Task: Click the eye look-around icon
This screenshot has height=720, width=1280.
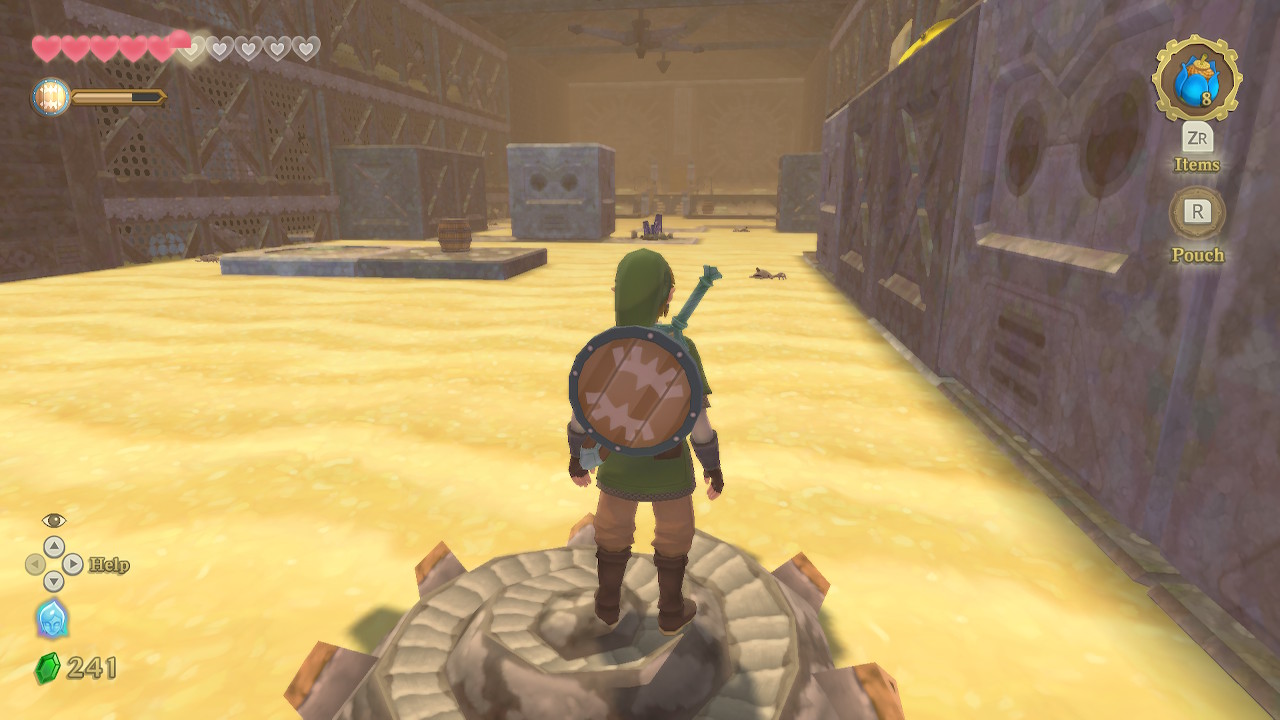Action: [54, 520]
